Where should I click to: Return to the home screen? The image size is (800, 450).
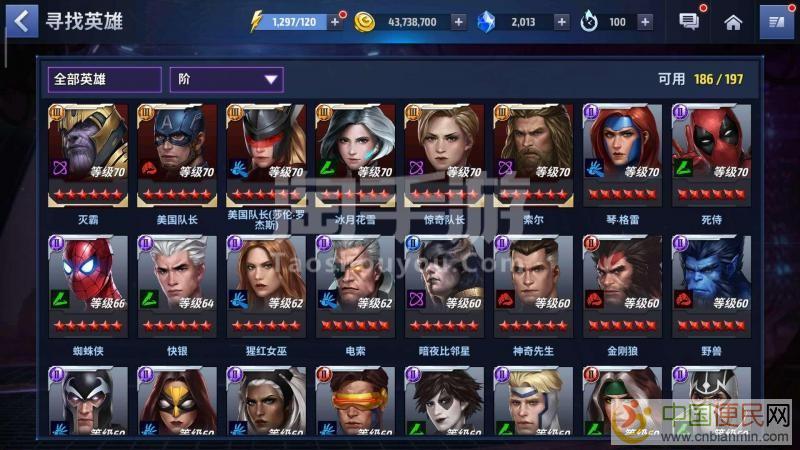733,21
